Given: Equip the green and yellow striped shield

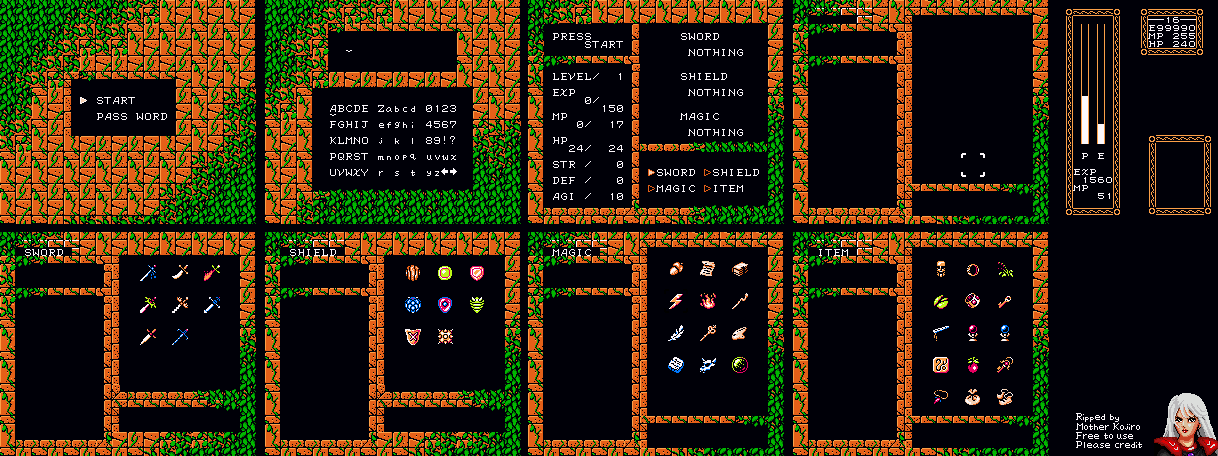Looking at the screenshot, I should tap(477, 304).
